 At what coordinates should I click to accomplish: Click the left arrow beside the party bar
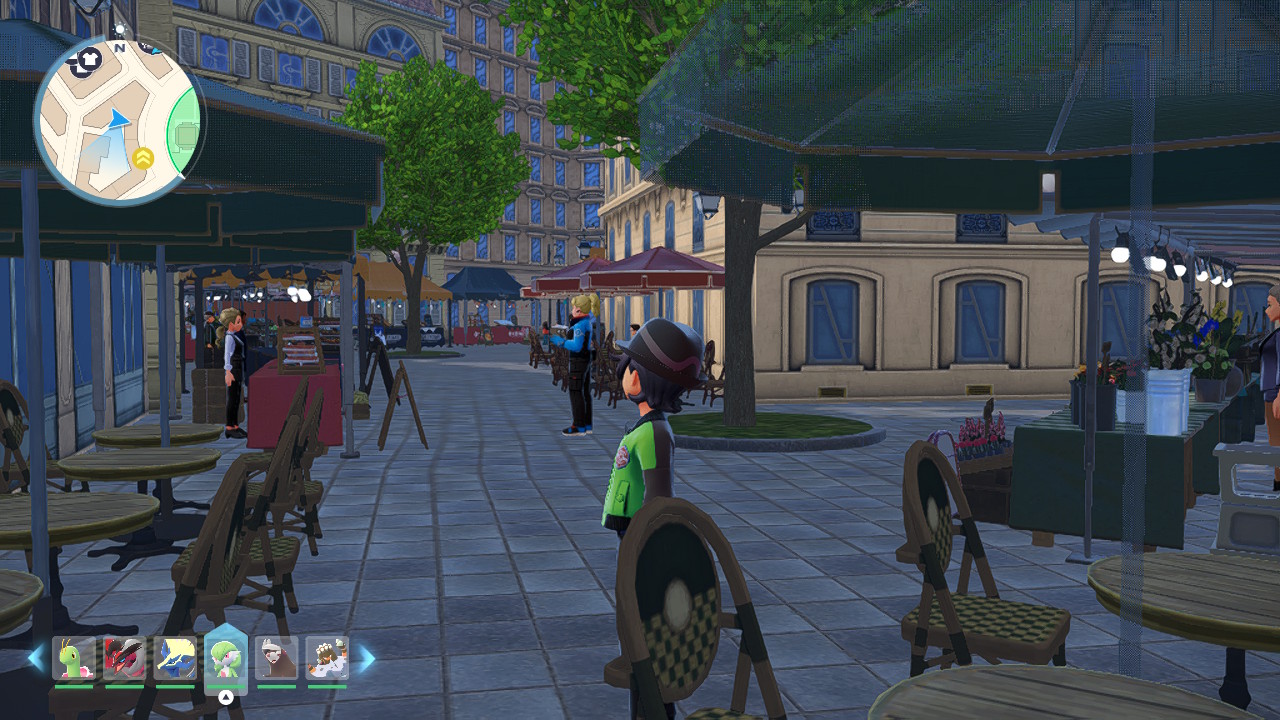coord(36,658)
